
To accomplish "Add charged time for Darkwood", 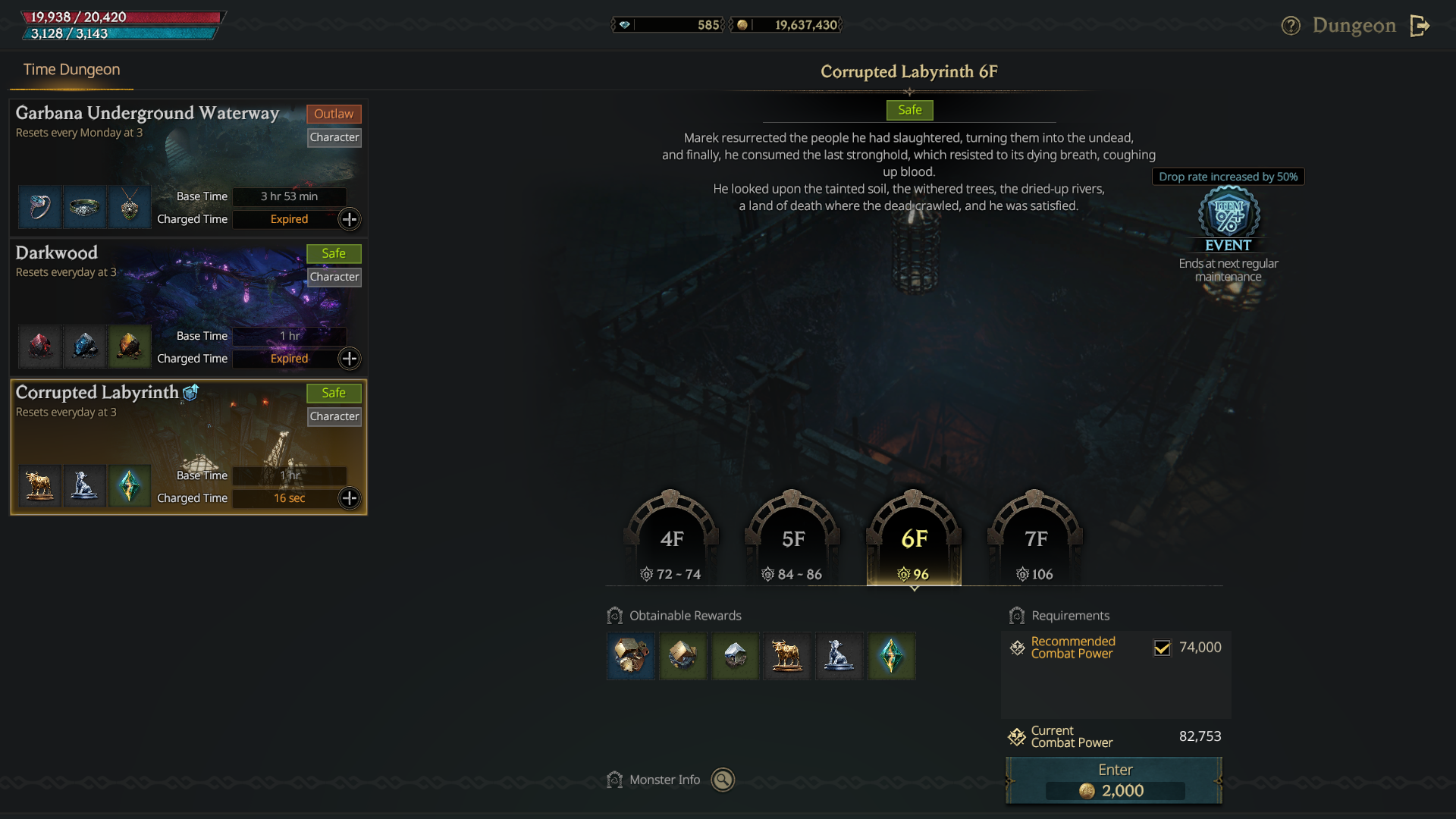I will (349, 359).
